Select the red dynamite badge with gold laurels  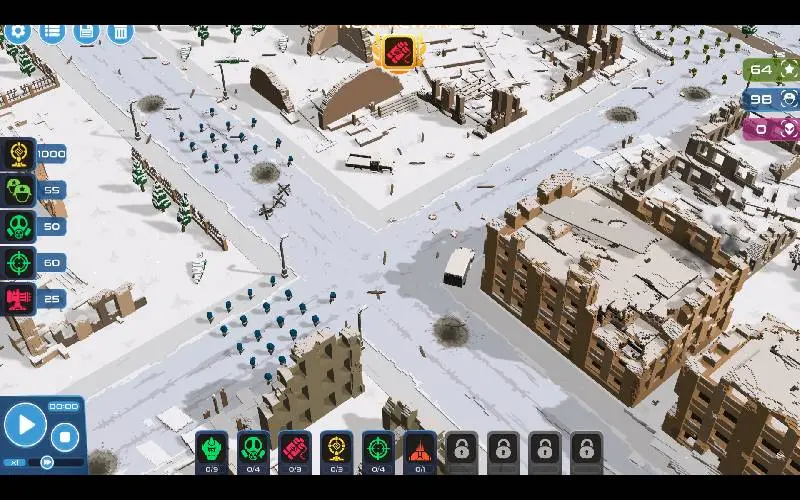tap(397, 52)
